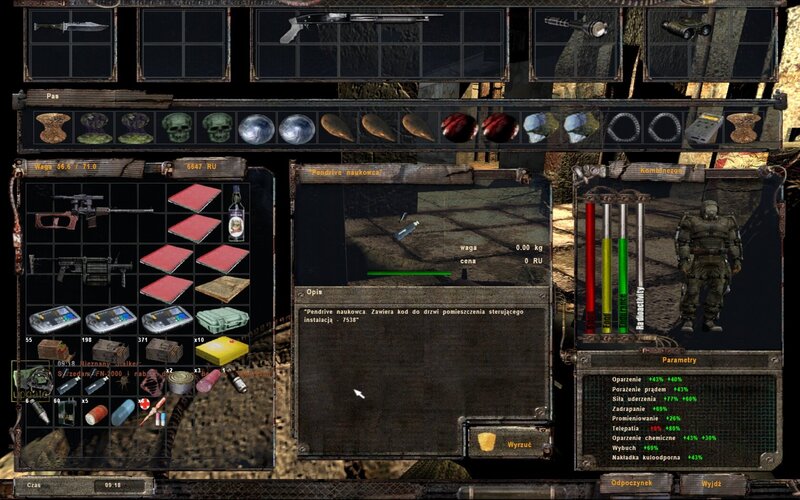Select the detector device on the belt

704,128
